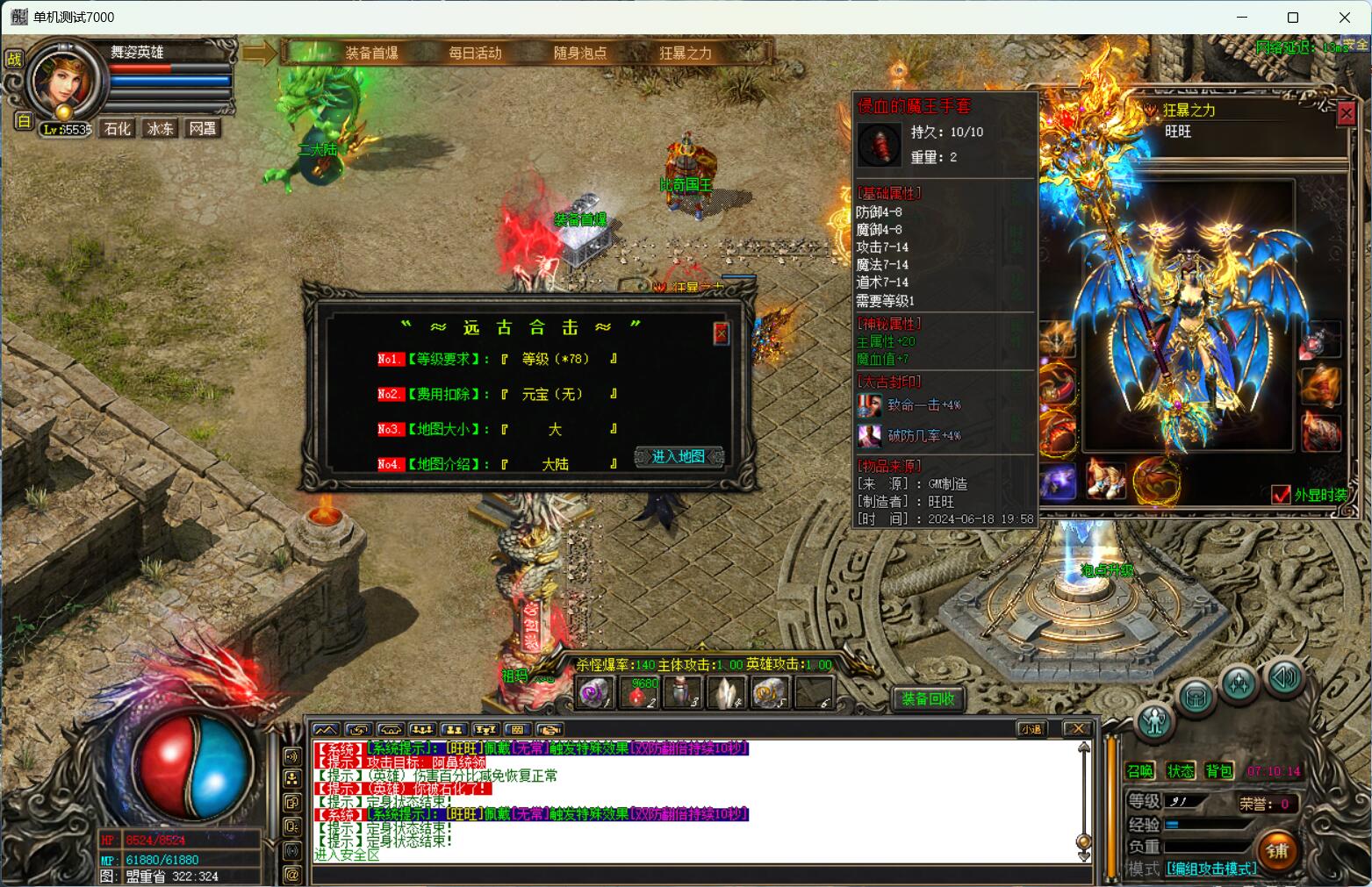Maximize the game window
The width and height of the screenshot is (1372, 887).
(1293, 18)
